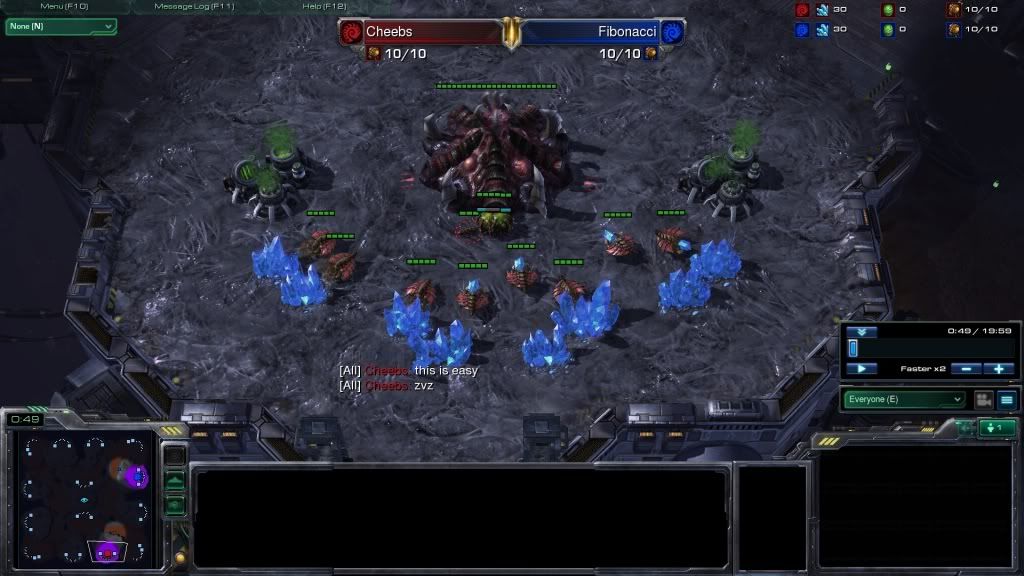Expand the None (N) stats dropdown

click(x=61, y=26)
